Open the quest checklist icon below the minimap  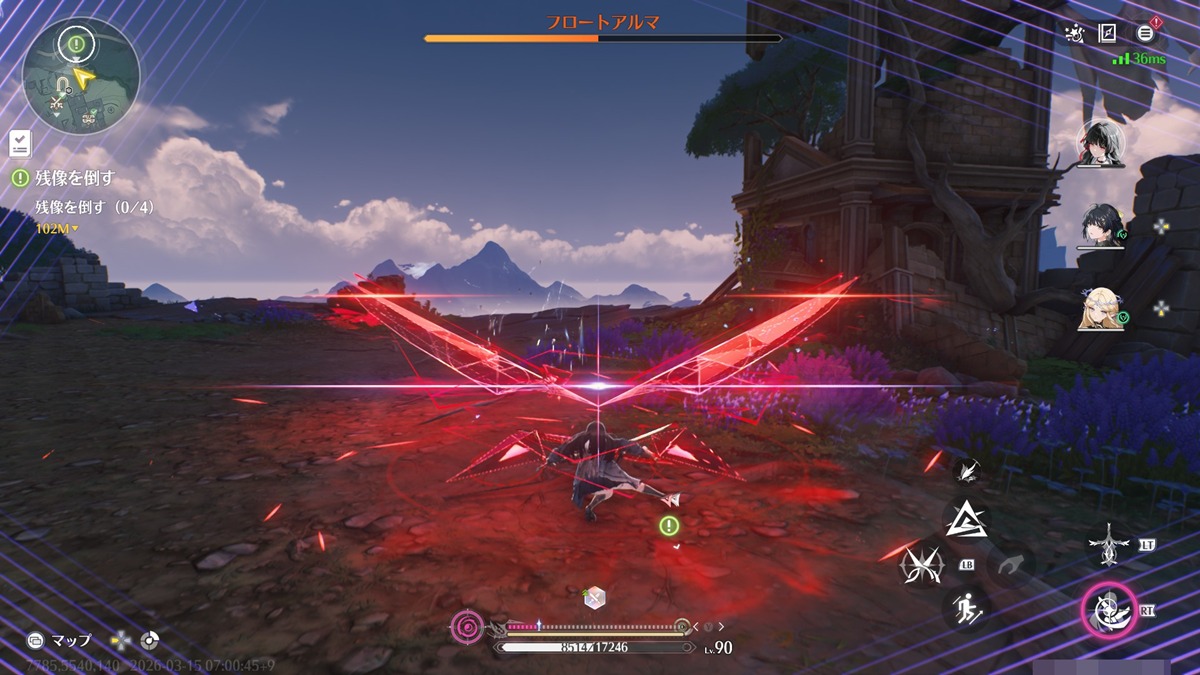tap(21, 143)
